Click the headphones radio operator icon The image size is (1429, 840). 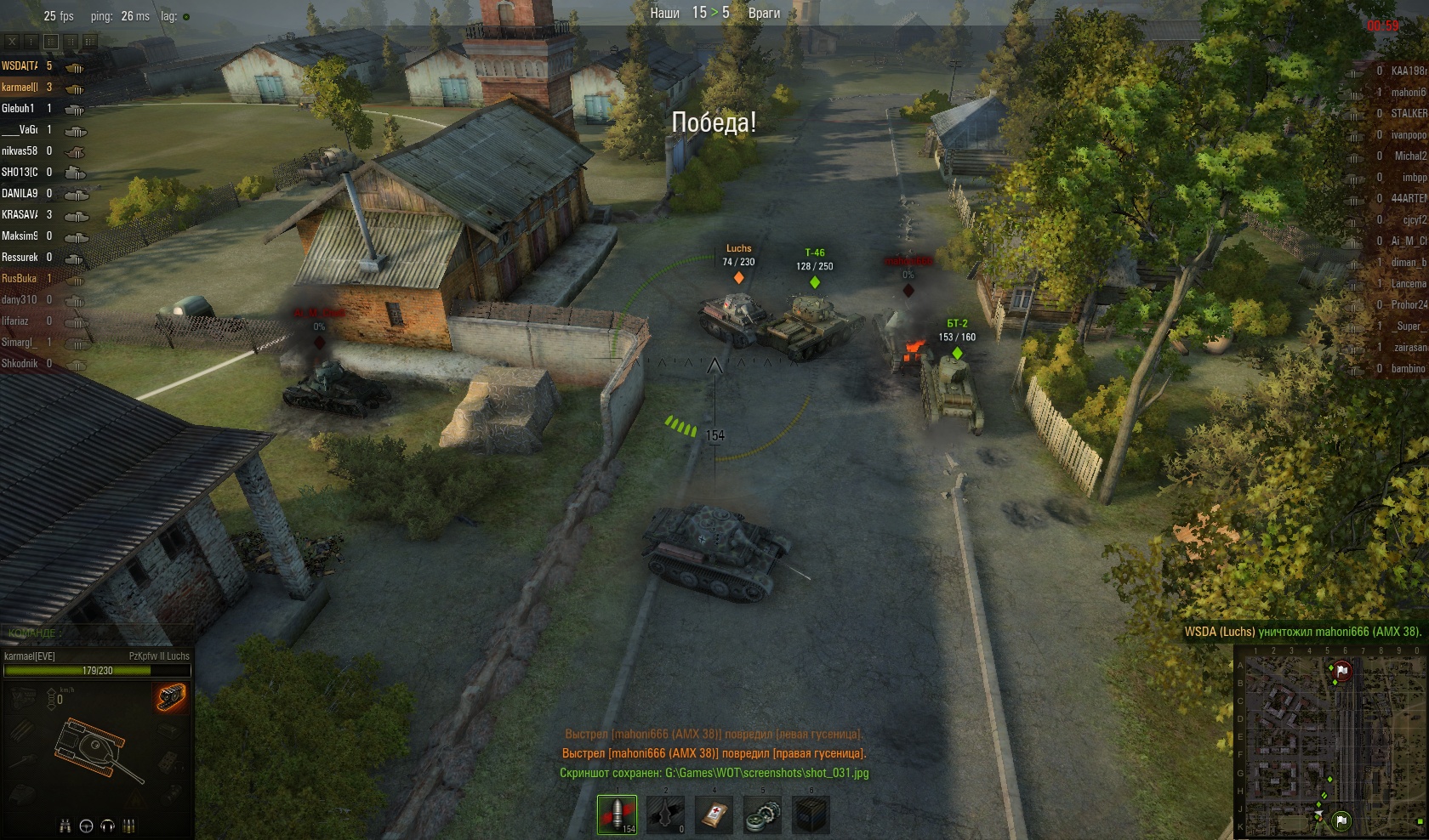tap(107, 826)
